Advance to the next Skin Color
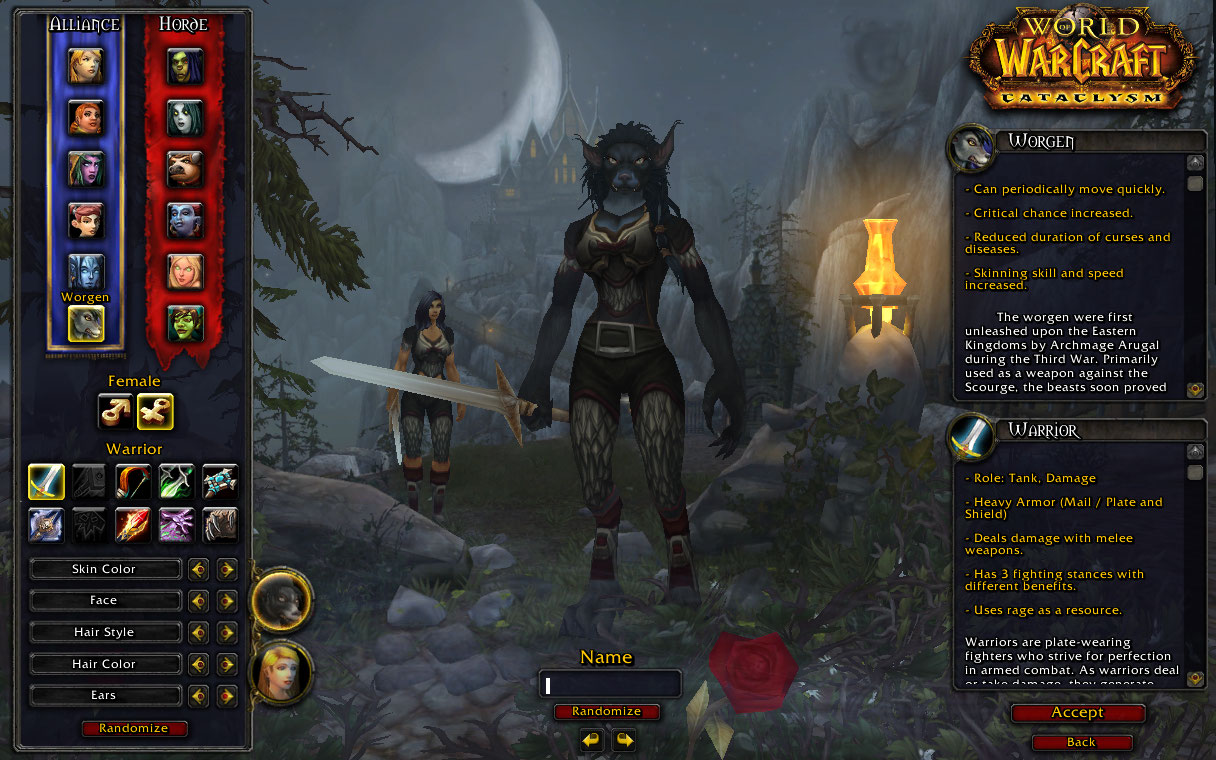Screen dimensions: 1216x760 (227, 569)
